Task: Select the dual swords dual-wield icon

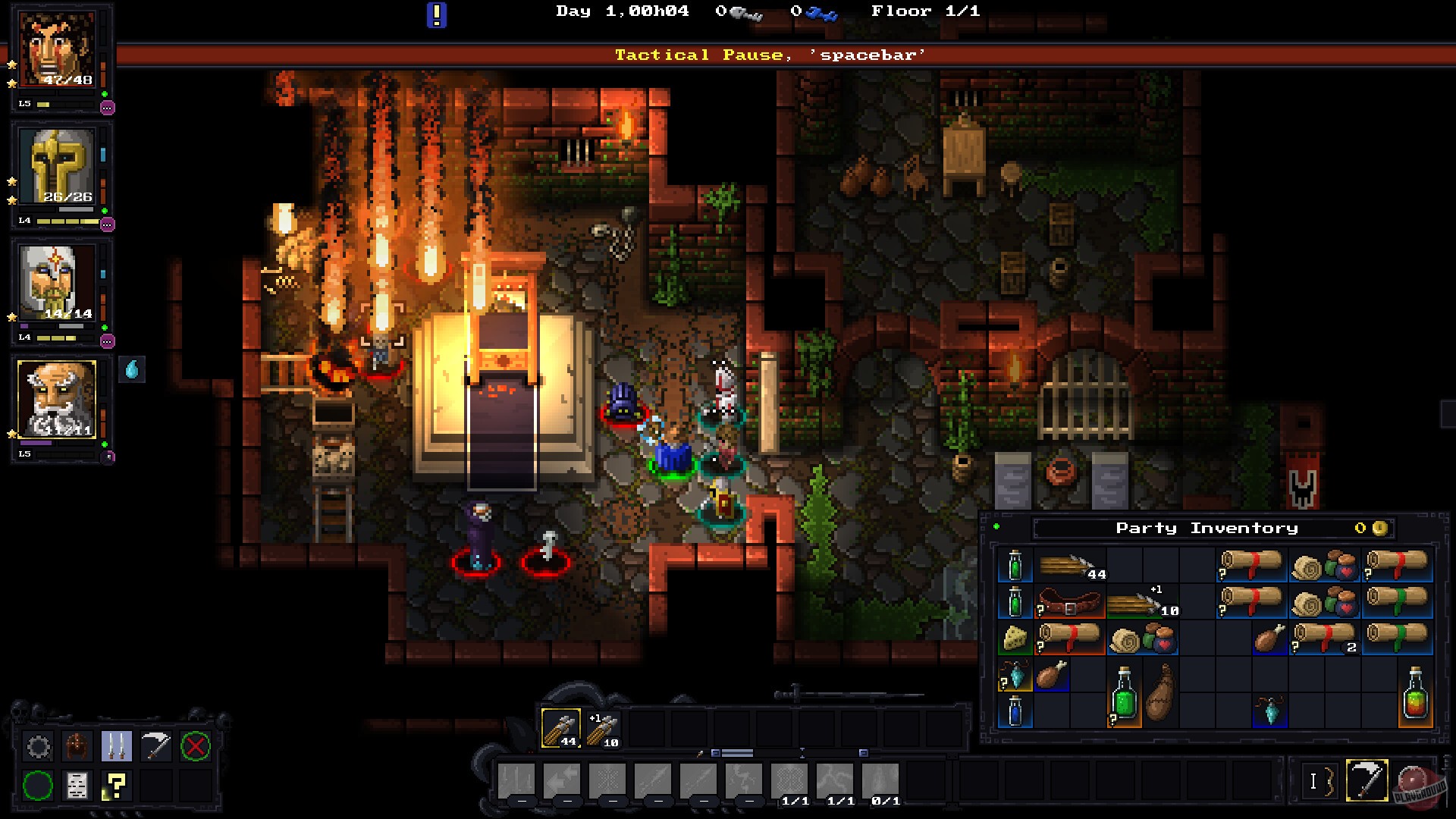Action: pos(118,747)
